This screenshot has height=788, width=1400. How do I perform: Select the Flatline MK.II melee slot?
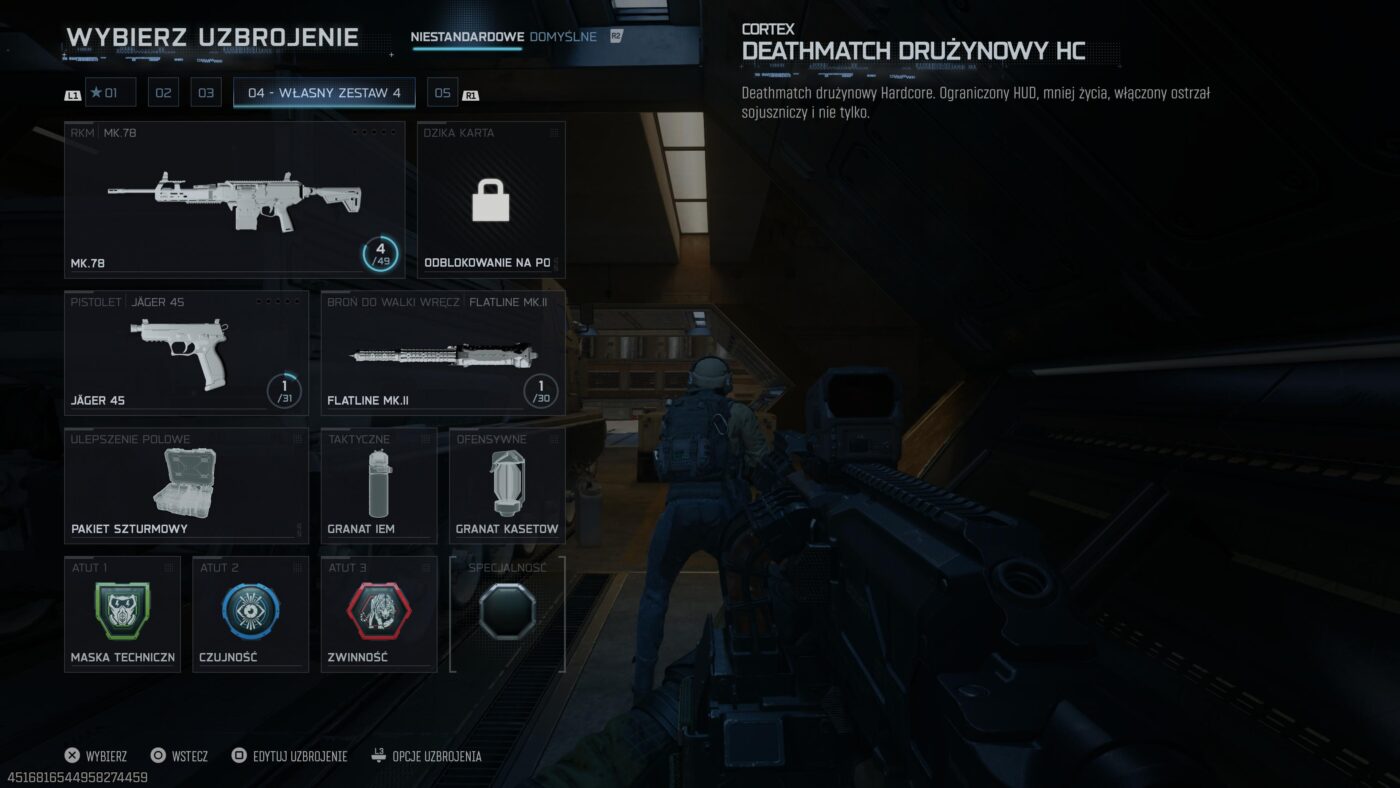click(442, 353)
